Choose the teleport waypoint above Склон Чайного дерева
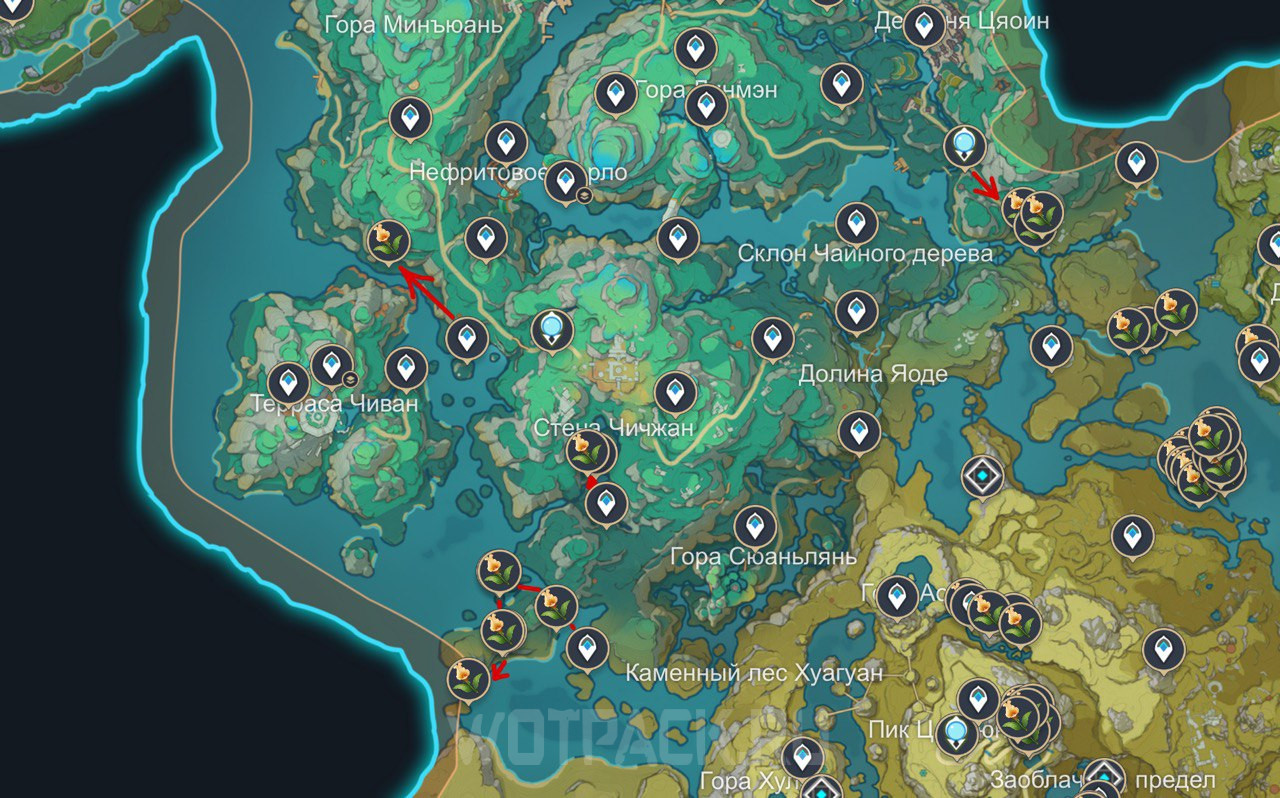Viewport: 1280px width, 798px height. (856, 222)
